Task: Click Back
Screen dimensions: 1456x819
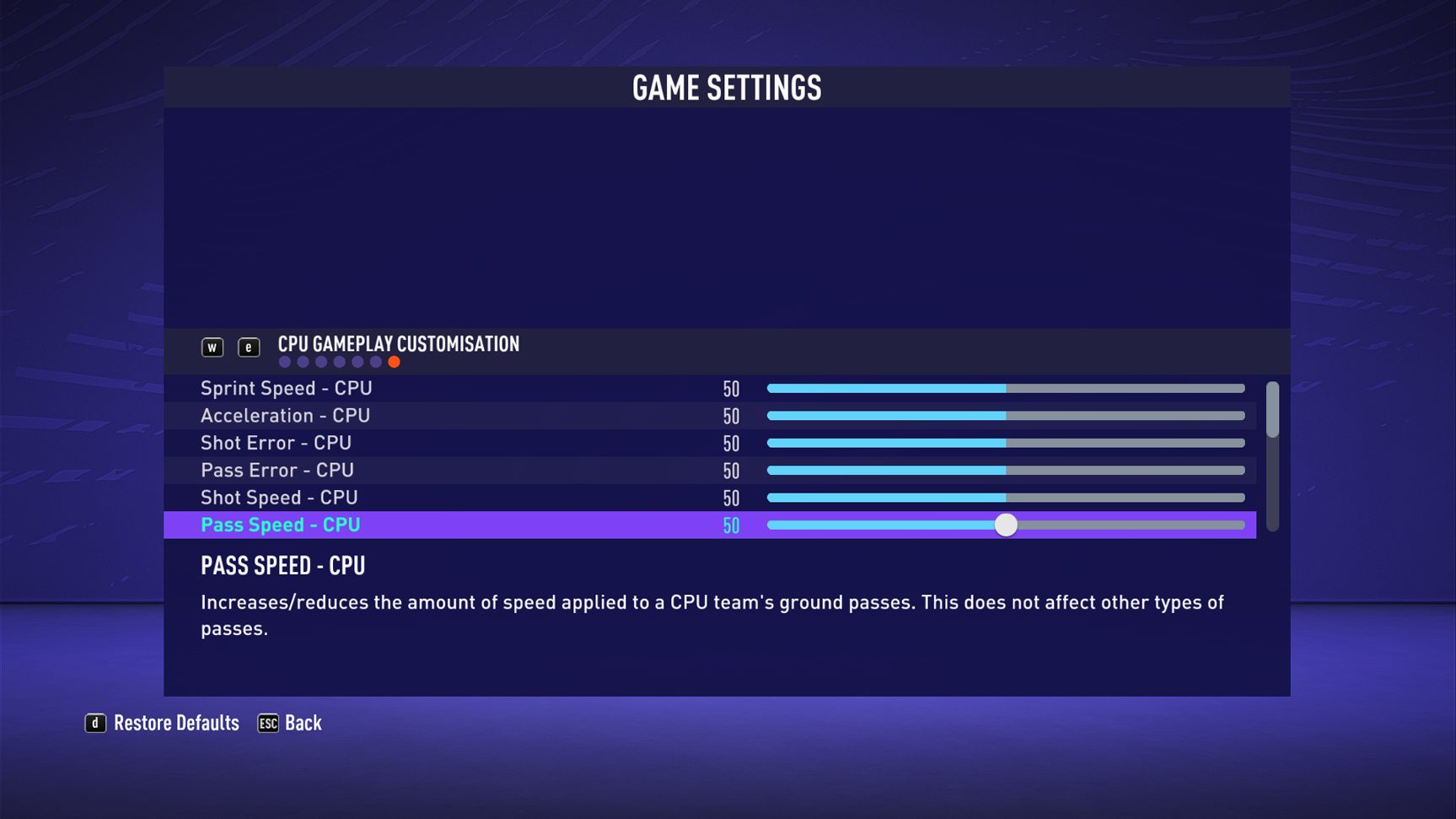Action: point(303,723)
